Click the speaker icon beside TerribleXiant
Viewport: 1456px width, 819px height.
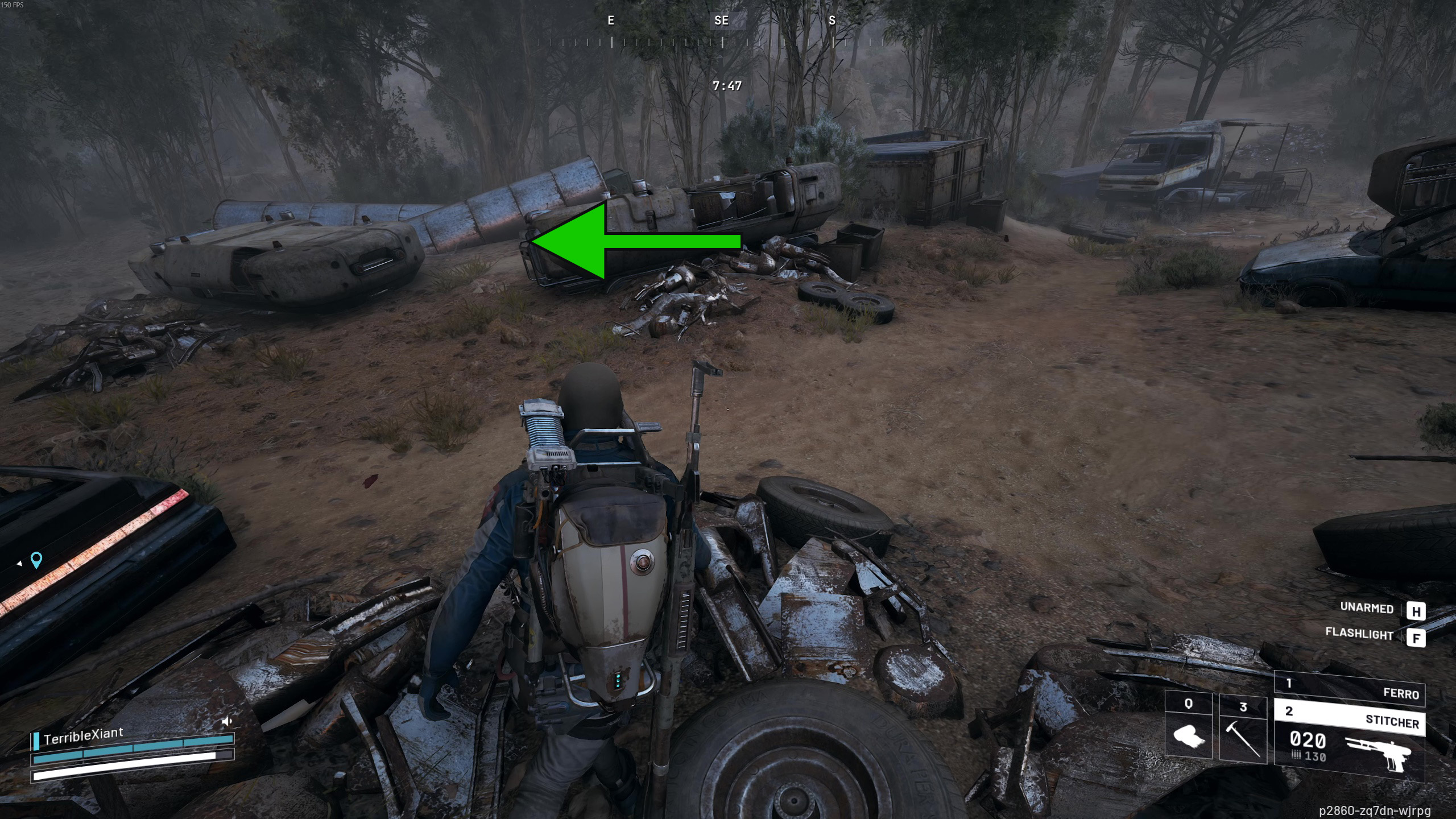227,722
